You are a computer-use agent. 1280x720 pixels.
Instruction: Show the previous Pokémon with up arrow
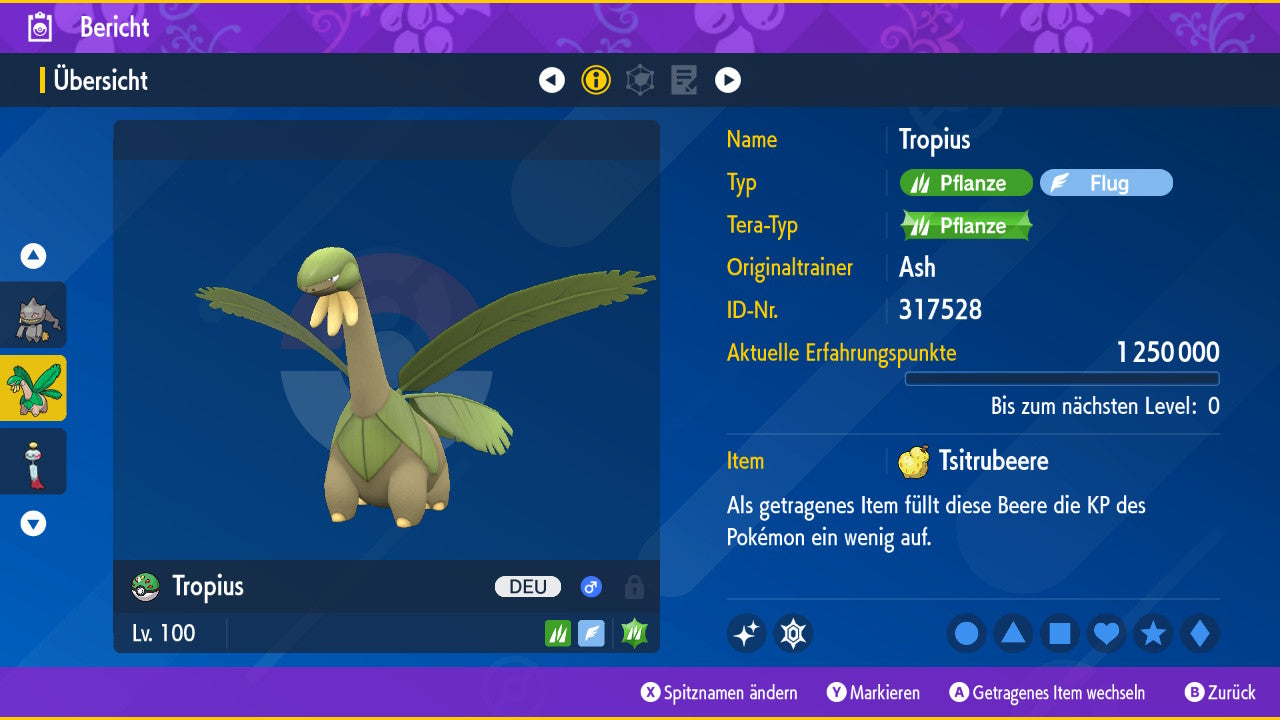[x=33, y=256]
